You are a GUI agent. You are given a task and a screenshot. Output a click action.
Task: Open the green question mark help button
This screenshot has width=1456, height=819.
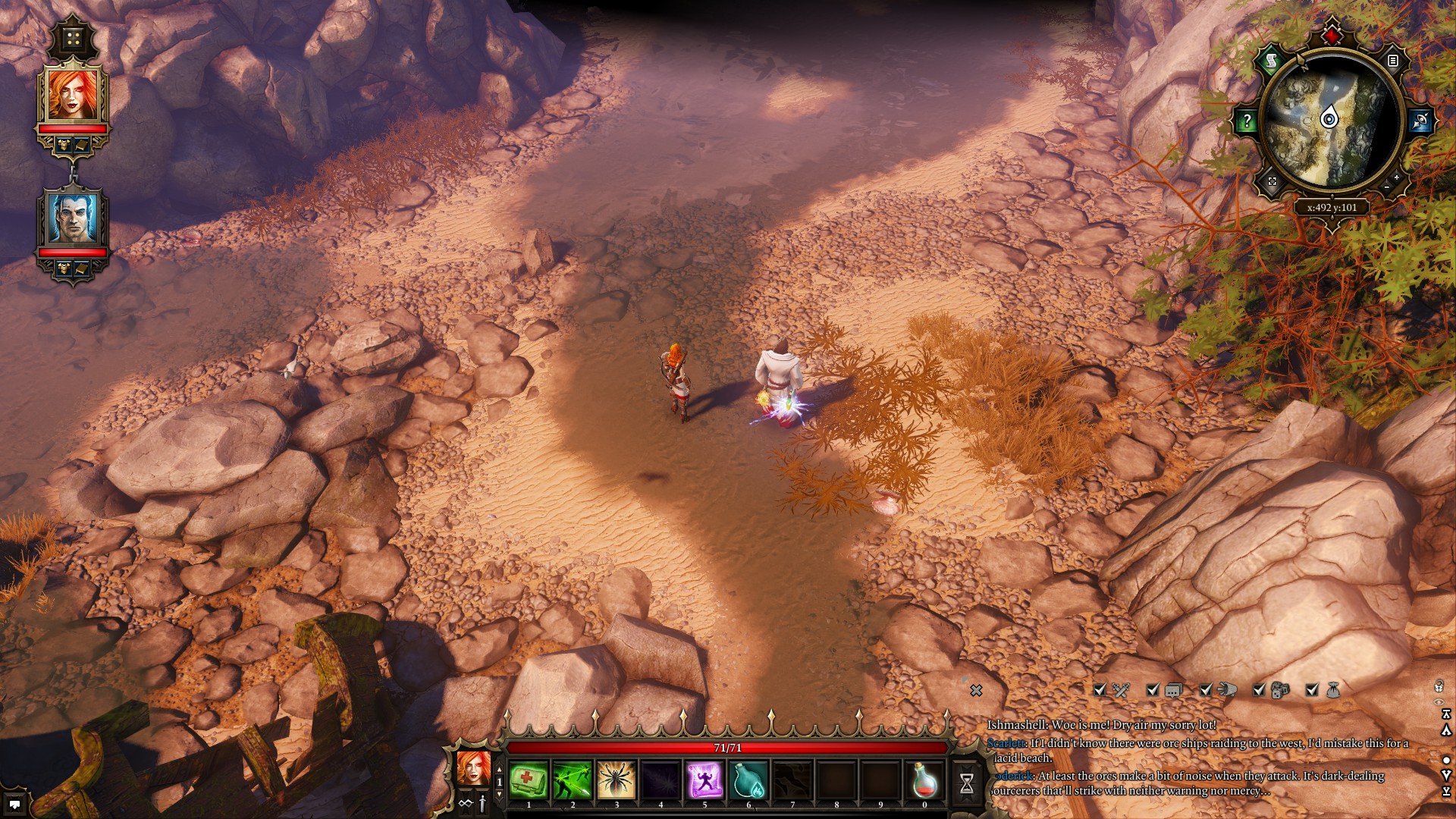pyautogui.click(x=1247, y=121)
